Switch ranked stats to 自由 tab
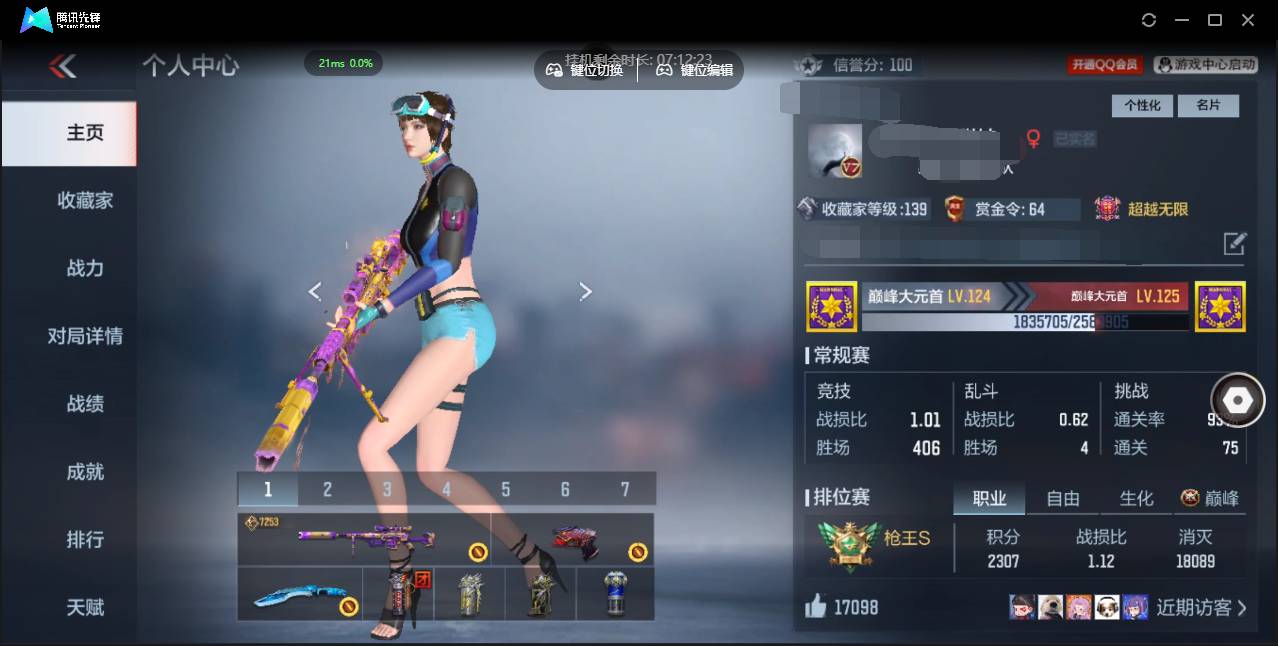This screenshot has height=646, width=1278. coord(1062,498)
